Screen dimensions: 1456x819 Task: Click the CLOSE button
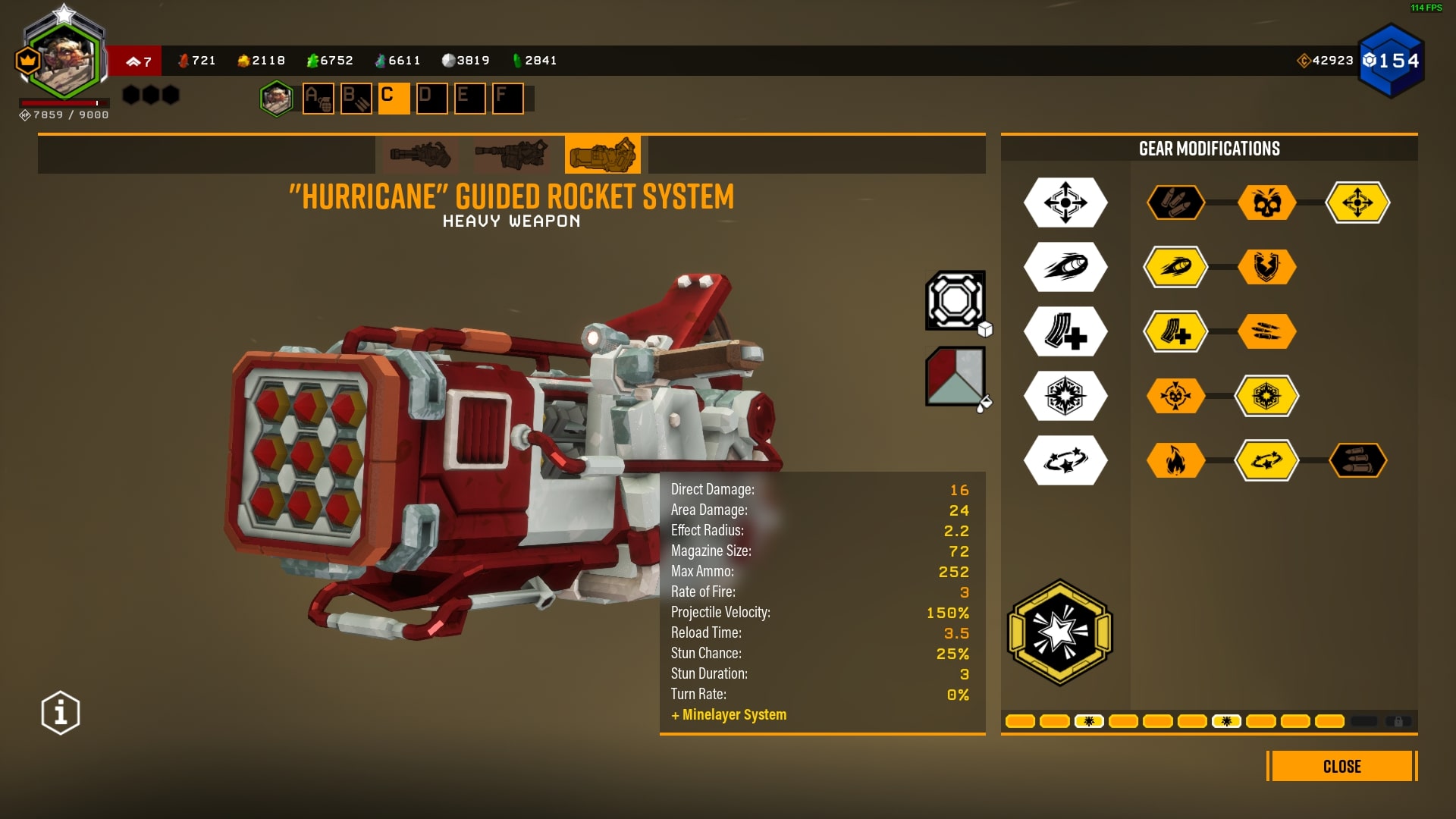coord(1341,767)
